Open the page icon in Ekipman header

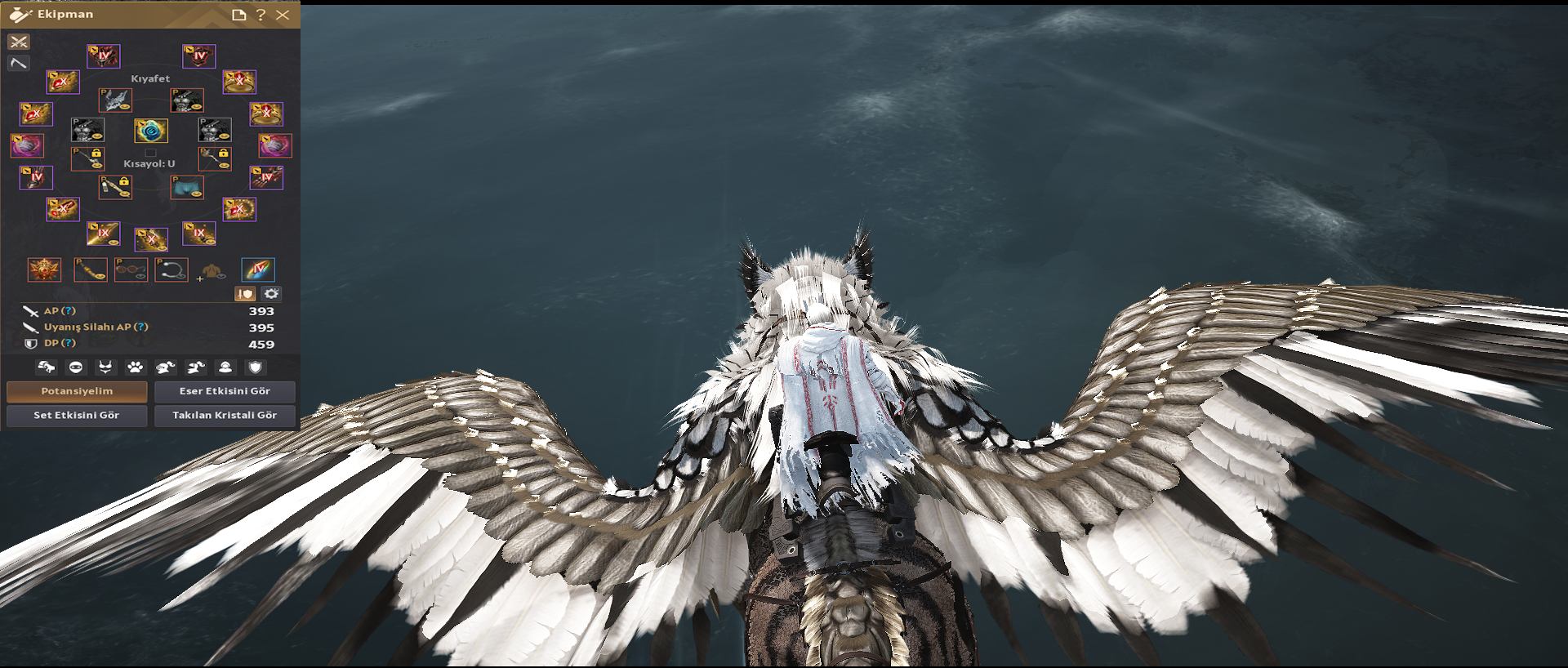tap(238, 15)
